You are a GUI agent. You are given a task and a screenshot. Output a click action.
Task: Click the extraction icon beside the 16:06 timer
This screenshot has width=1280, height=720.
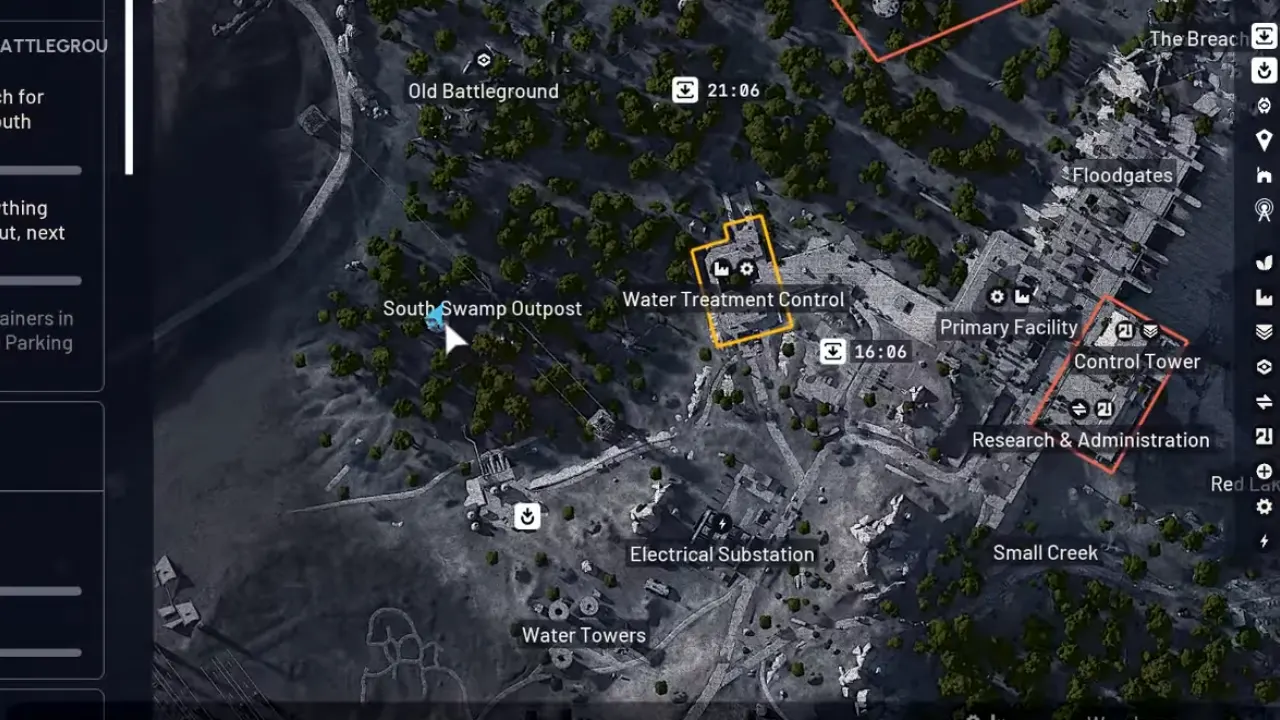(x=833, y=351)
